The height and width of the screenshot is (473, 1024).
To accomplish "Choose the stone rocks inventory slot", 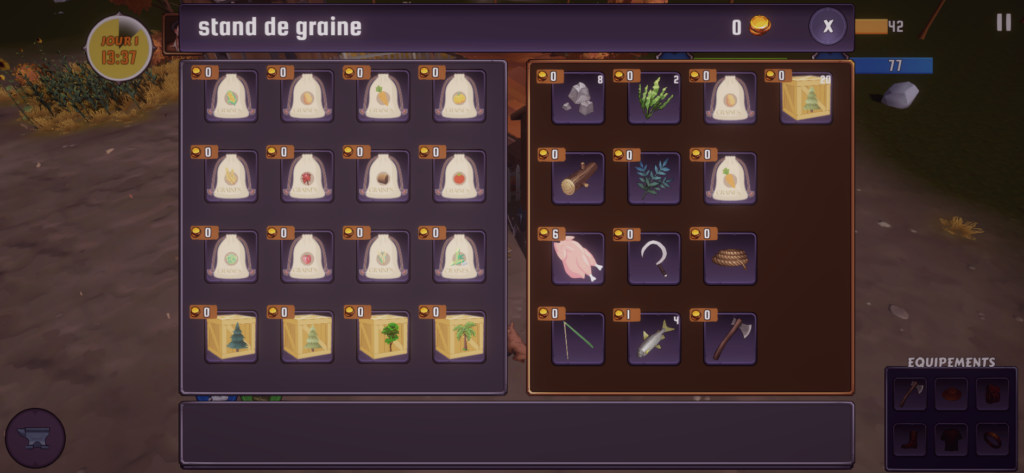I will coord(578,99).
